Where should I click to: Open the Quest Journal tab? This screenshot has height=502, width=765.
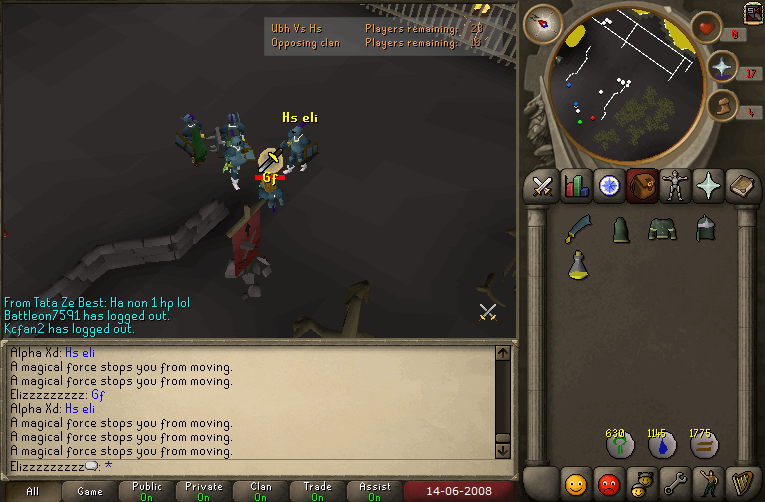click(608, 186)
